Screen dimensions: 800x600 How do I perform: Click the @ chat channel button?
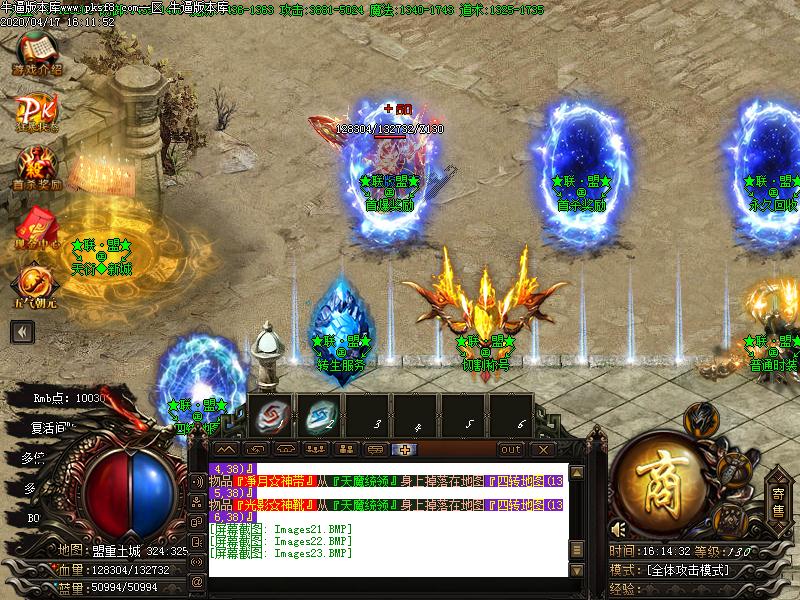click(x=197, y=581)
